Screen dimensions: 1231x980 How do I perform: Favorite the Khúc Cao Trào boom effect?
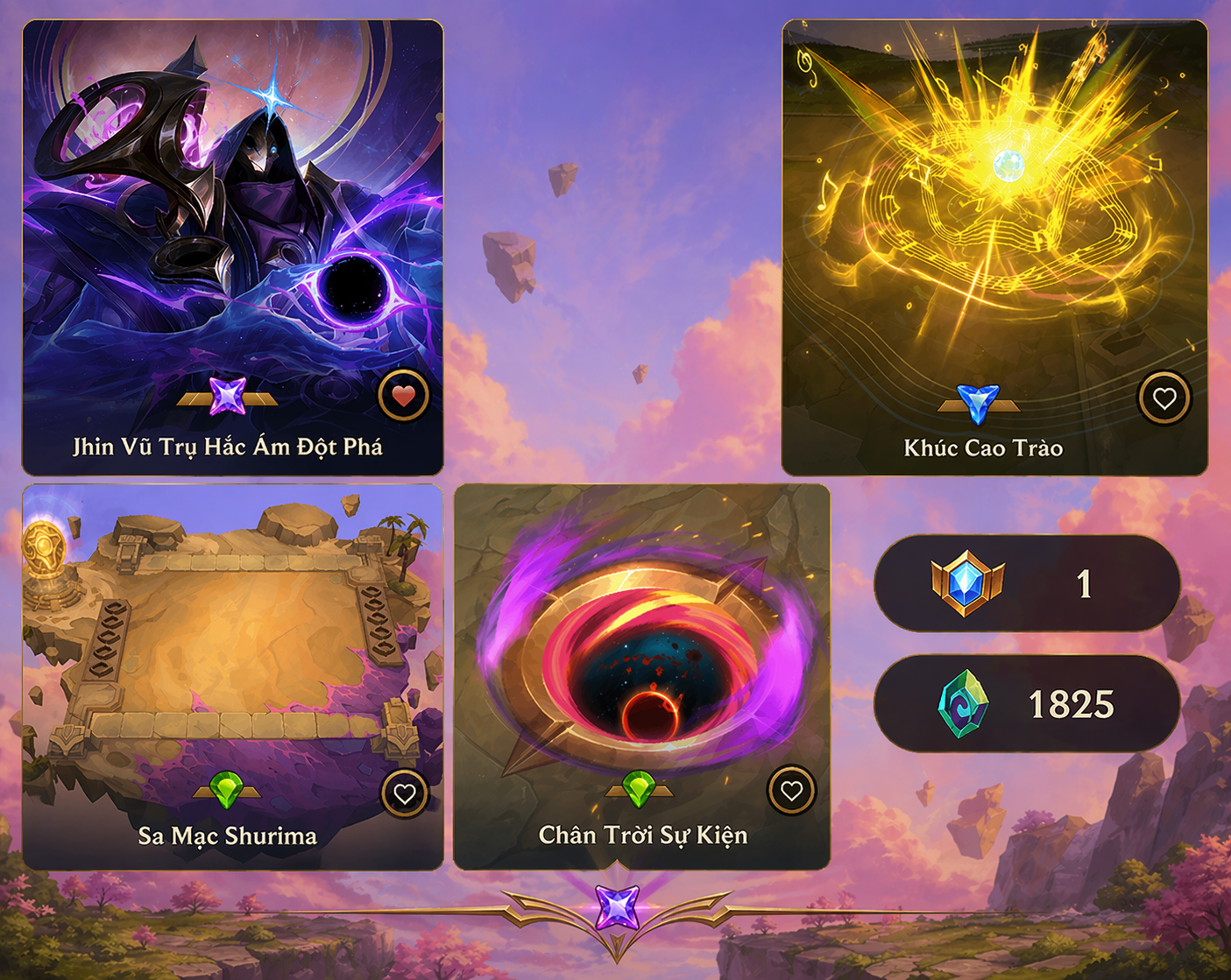click(1164, 399)
